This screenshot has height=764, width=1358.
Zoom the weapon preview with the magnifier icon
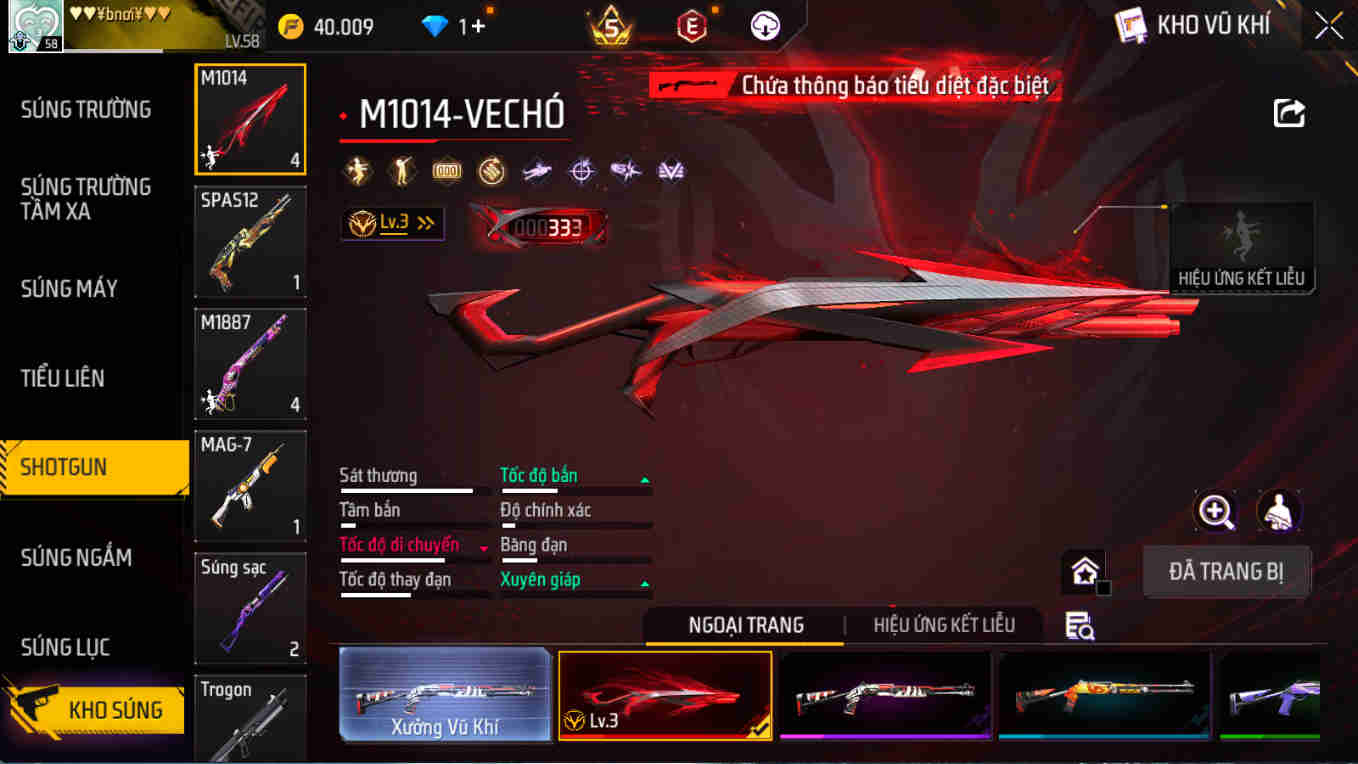click(x=1216, y=512)
